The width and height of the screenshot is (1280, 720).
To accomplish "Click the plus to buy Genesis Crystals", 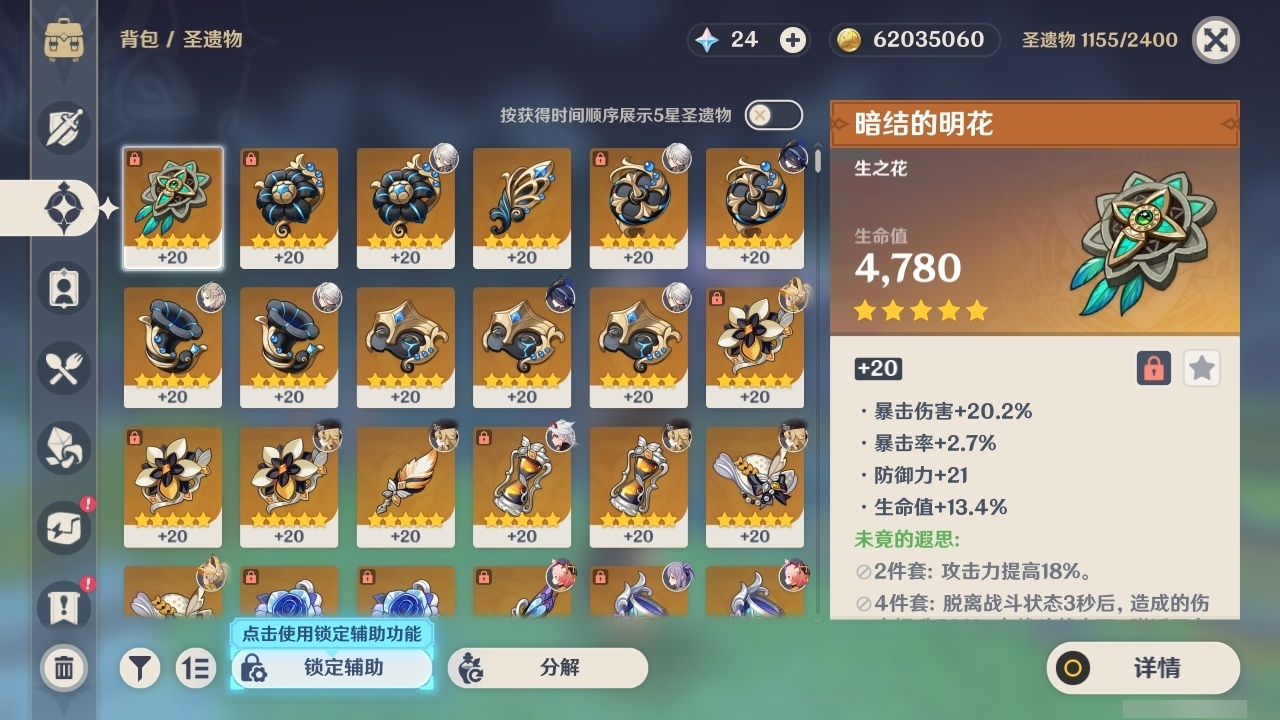I will 791,40.
